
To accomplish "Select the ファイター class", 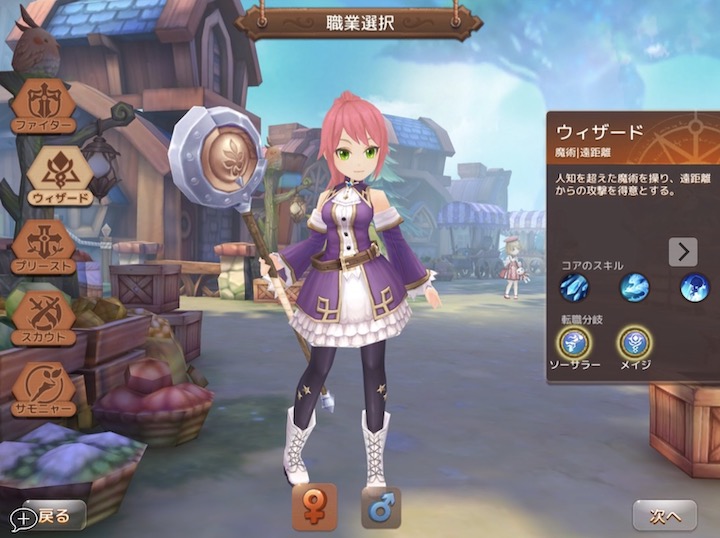I will click(x=44, y=104).
